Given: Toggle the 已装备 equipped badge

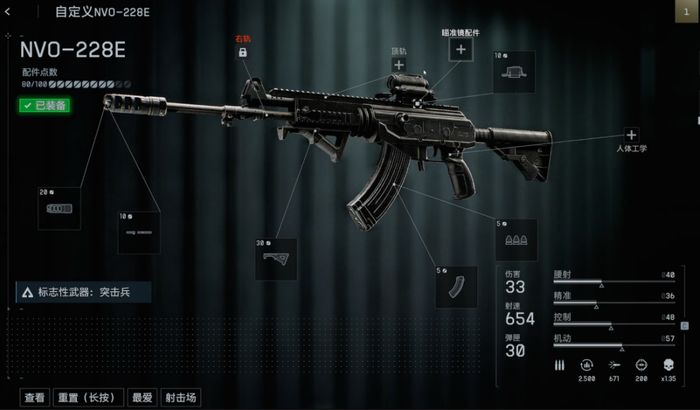Looking at the screenshot, I should 44,105.
